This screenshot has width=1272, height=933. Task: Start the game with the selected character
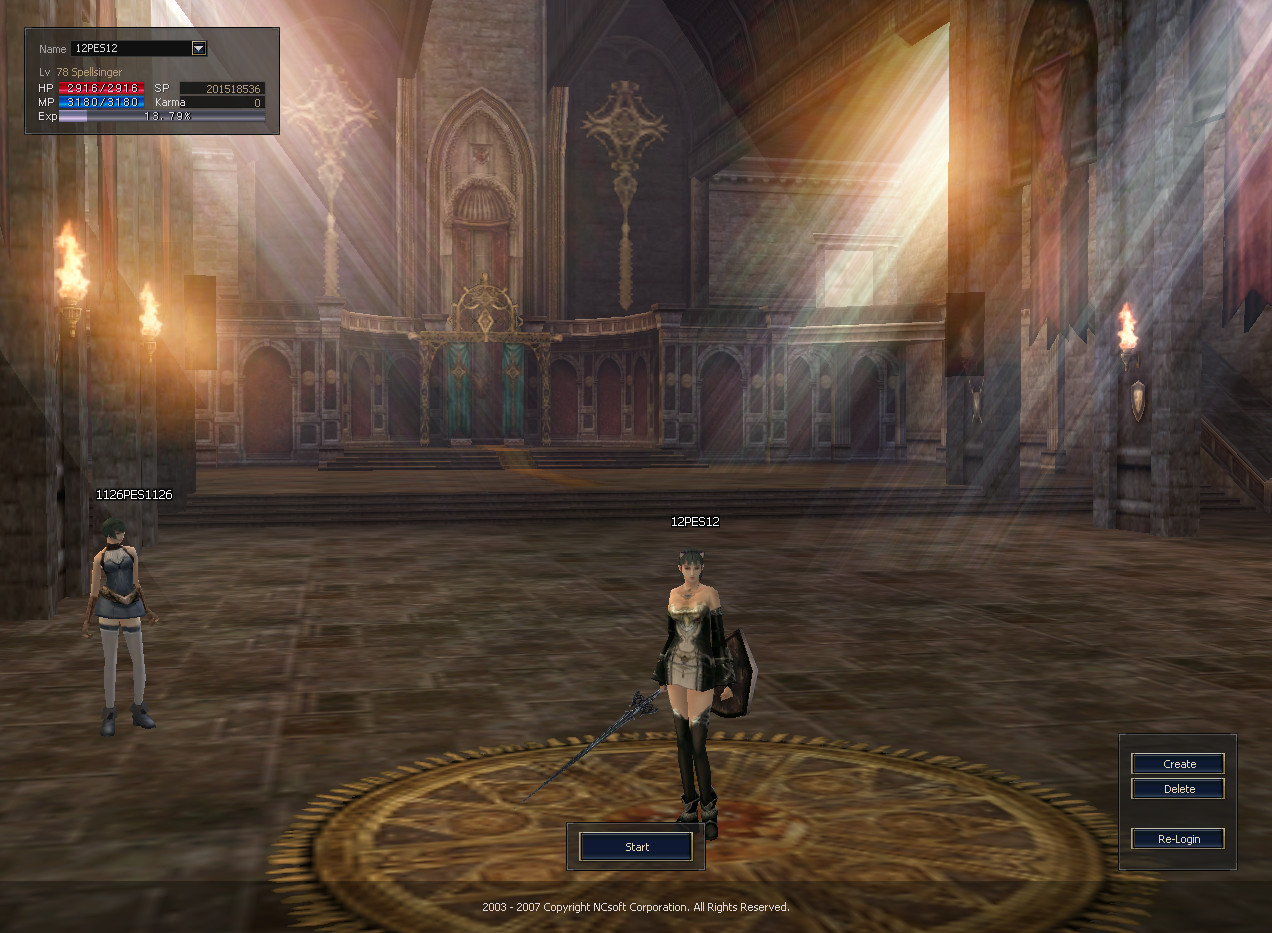click(636, 847)
